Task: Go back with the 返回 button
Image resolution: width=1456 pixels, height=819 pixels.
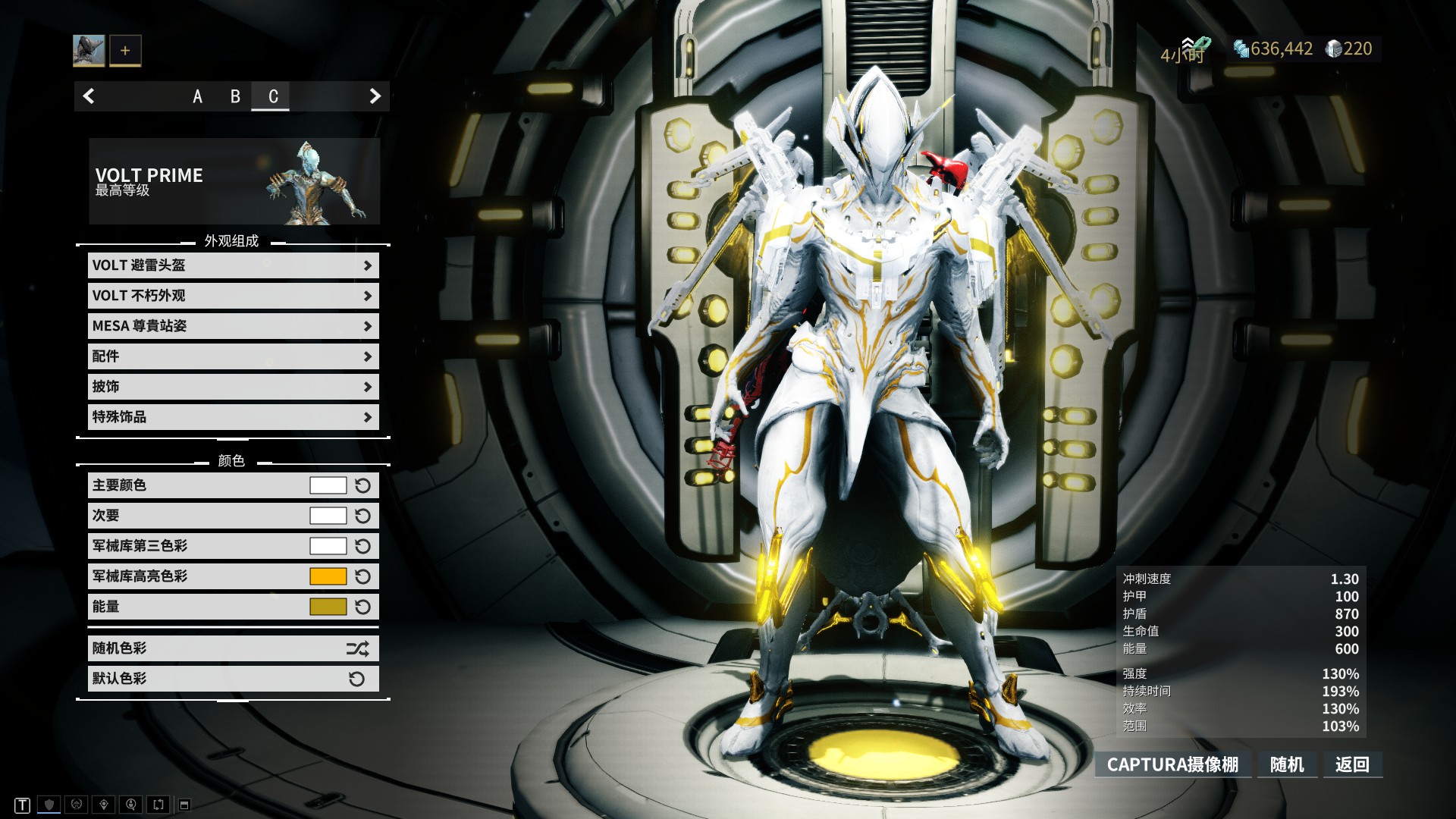Action: point(1352,764)
